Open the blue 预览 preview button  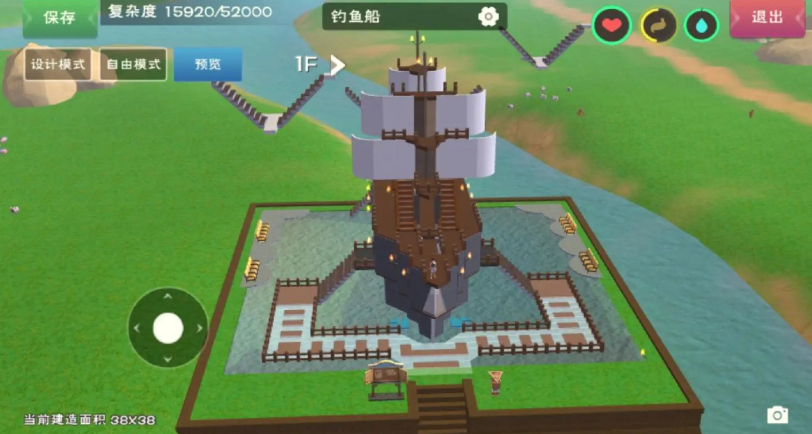click(x=208, y=64)
